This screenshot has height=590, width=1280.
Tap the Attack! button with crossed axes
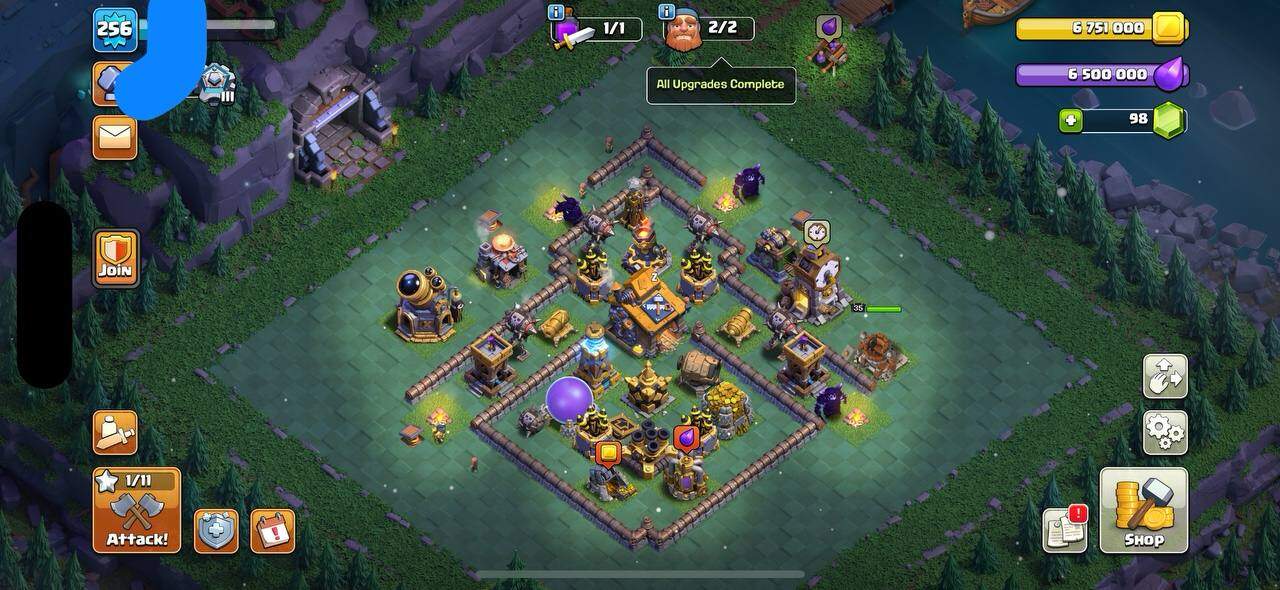(137, 510)
